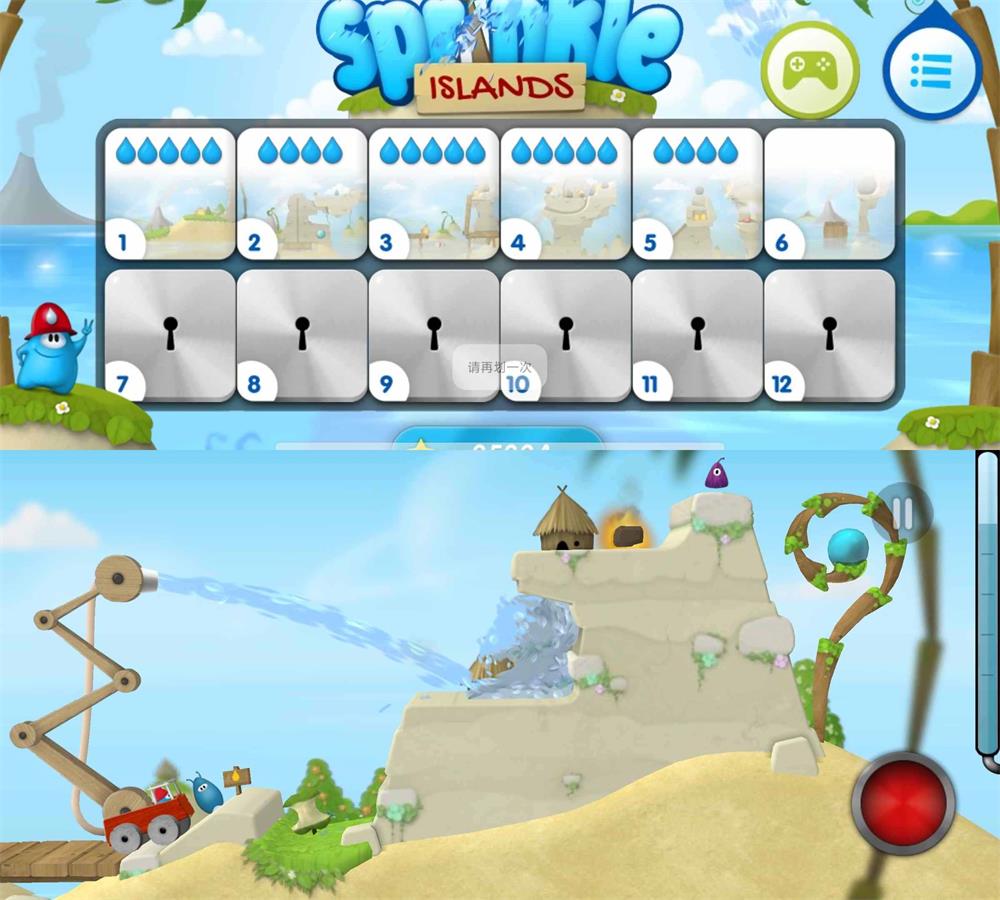Pick level 4 tile
Viewport: 1000px width, 900px height.
click(565, 194)
